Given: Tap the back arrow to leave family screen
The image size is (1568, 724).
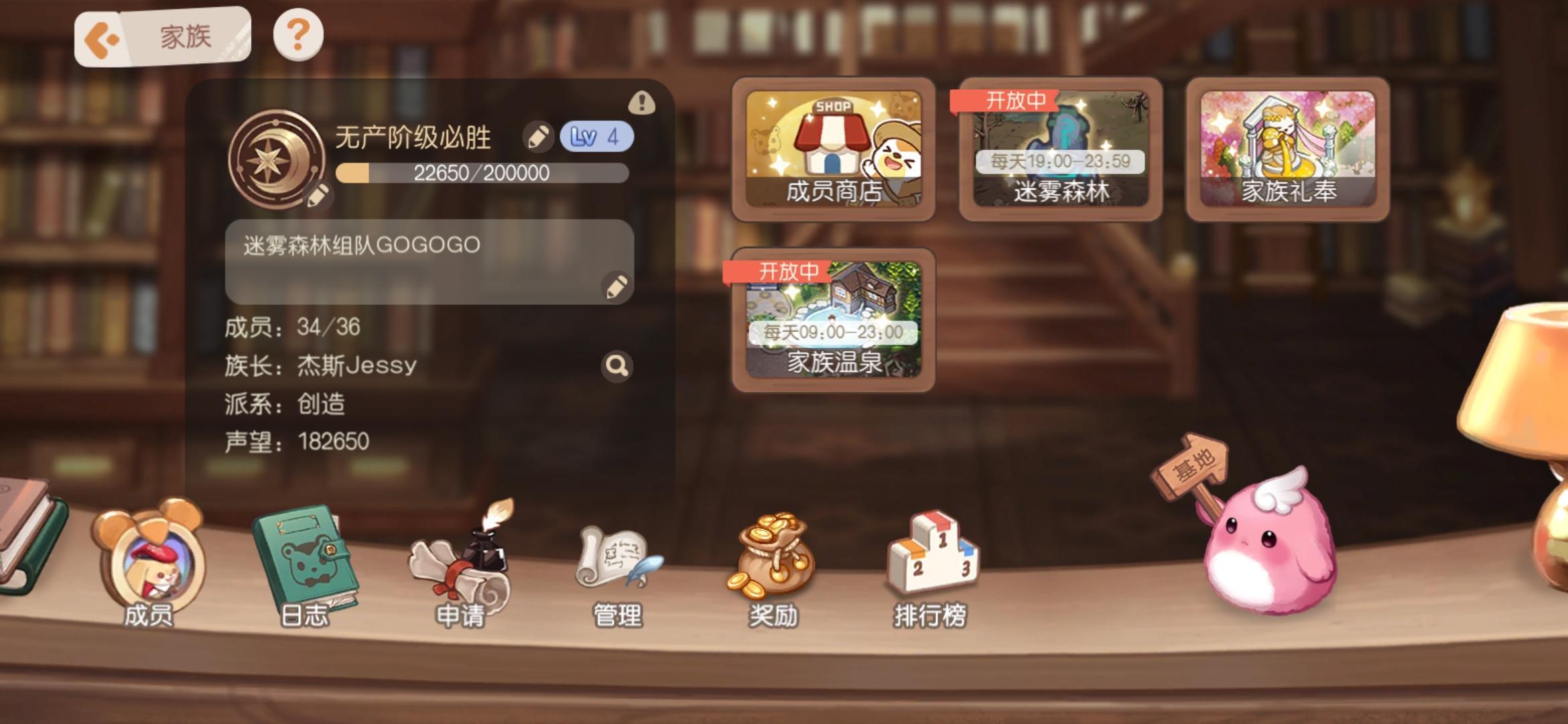Looking at the screenshot, I should [101, 37].
